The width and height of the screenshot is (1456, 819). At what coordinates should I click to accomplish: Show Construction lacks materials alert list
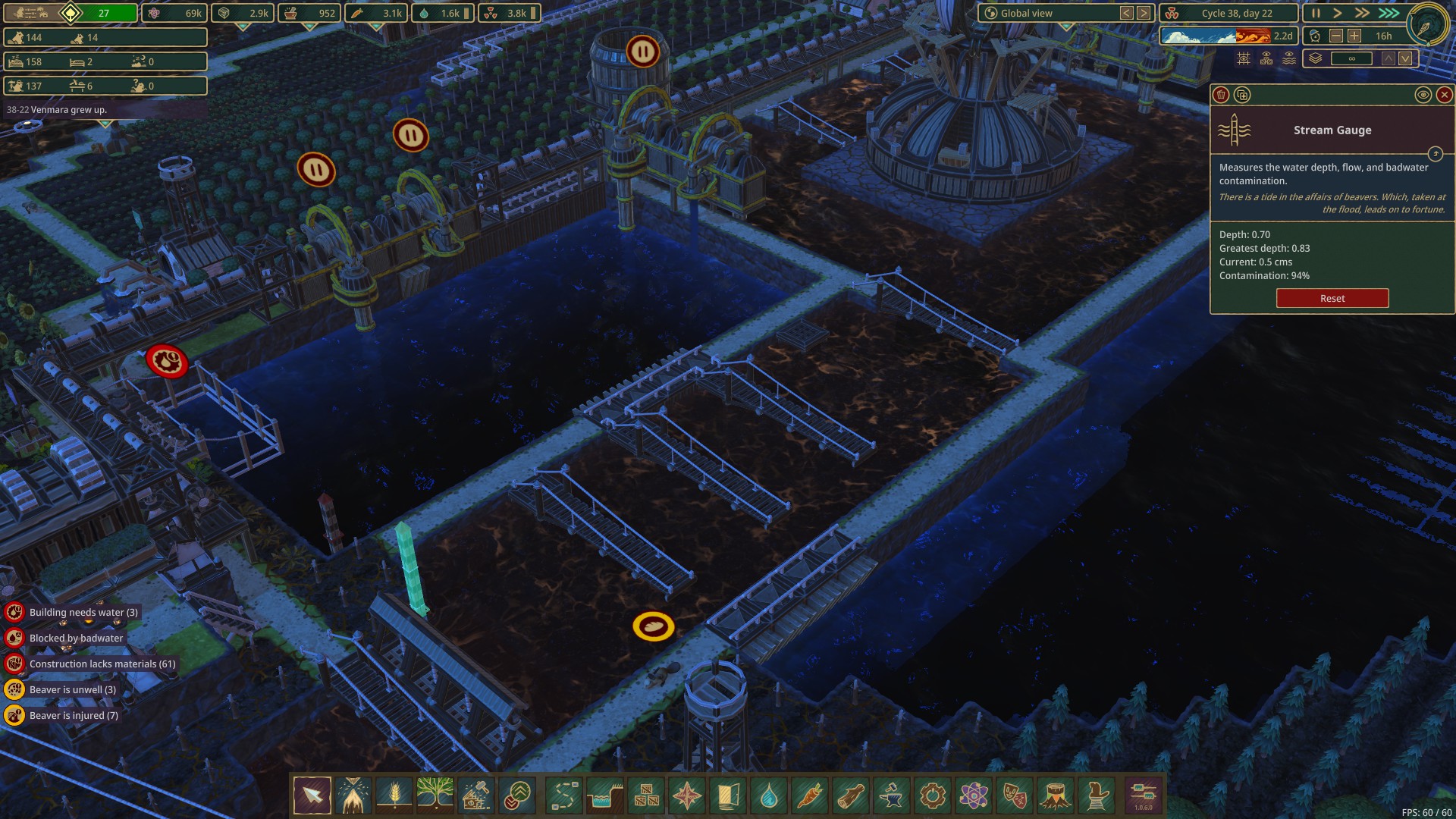tap(102, 664)
